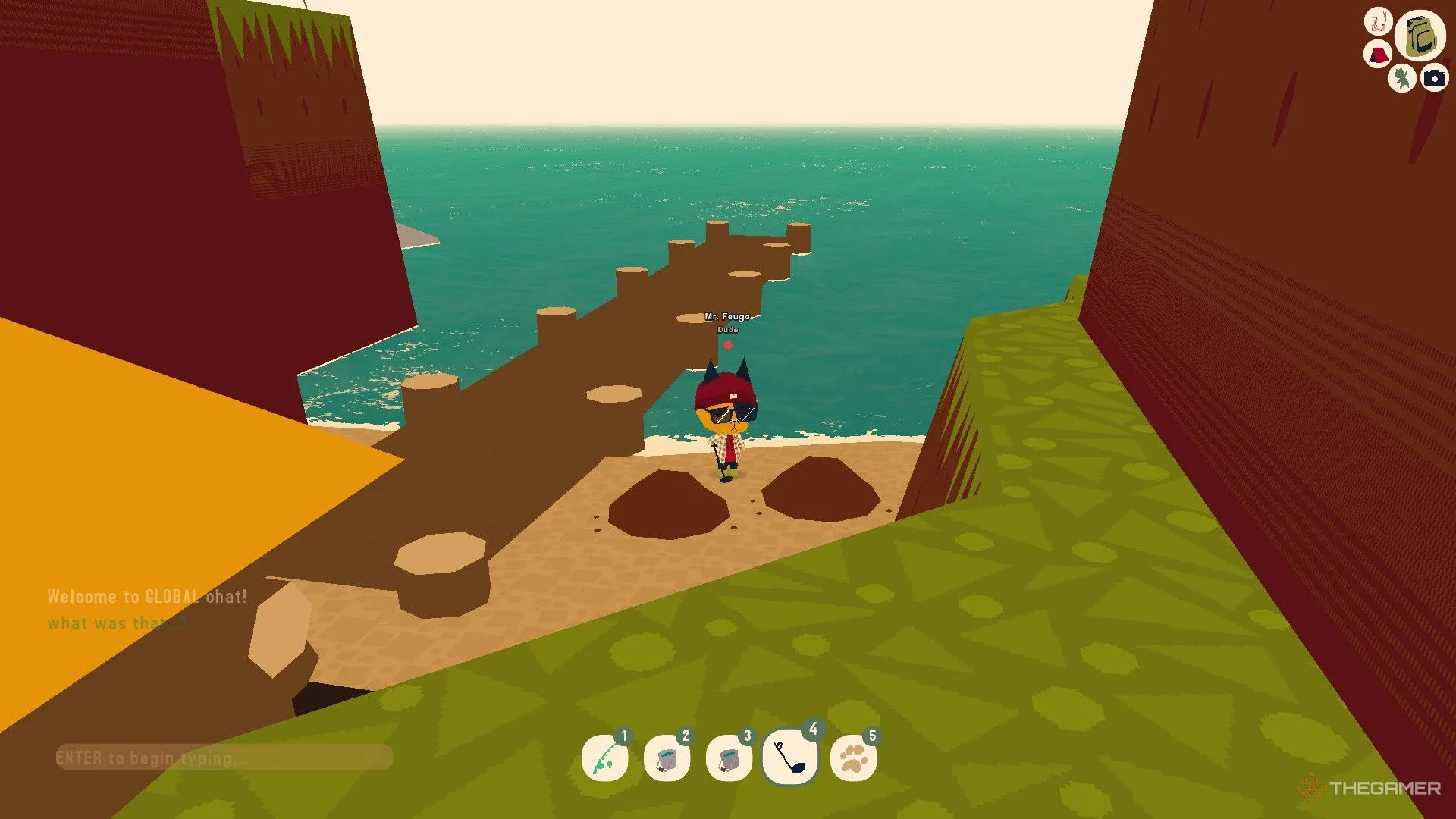Select the bucket in hotbar slot 3
The width and height of the screenshot is (1456, 819).
(x=729, y=758)
